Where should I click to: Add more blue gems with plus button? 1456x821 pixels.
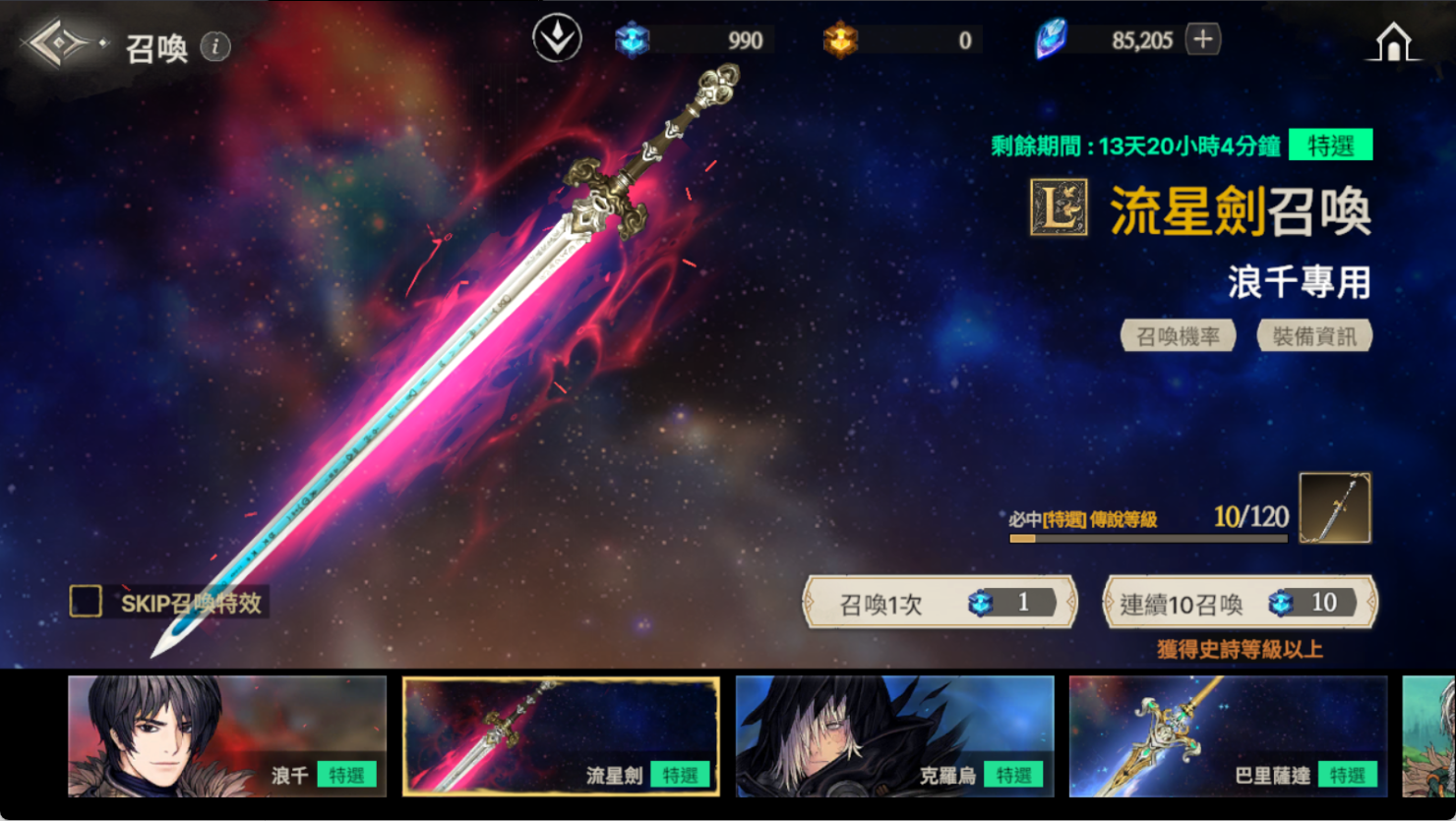tap(1202, 39)
